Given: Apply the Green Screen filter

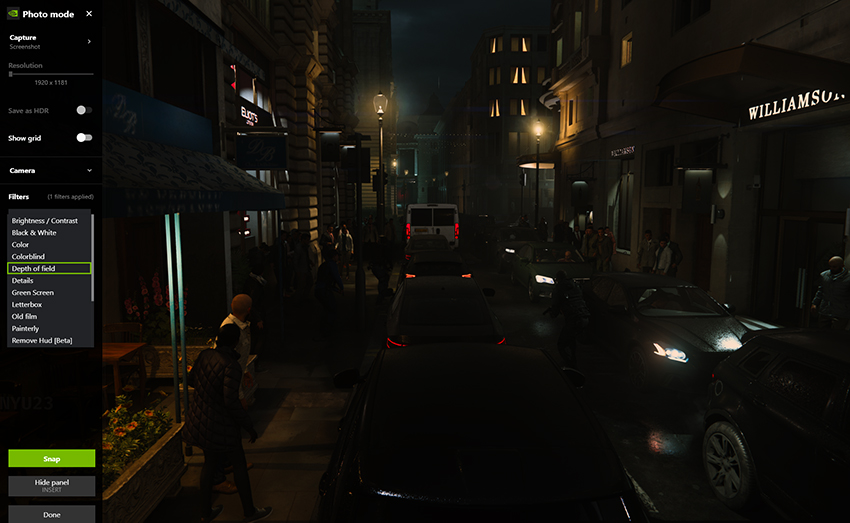Looking at the screenshot, I should tap(33, 293).
